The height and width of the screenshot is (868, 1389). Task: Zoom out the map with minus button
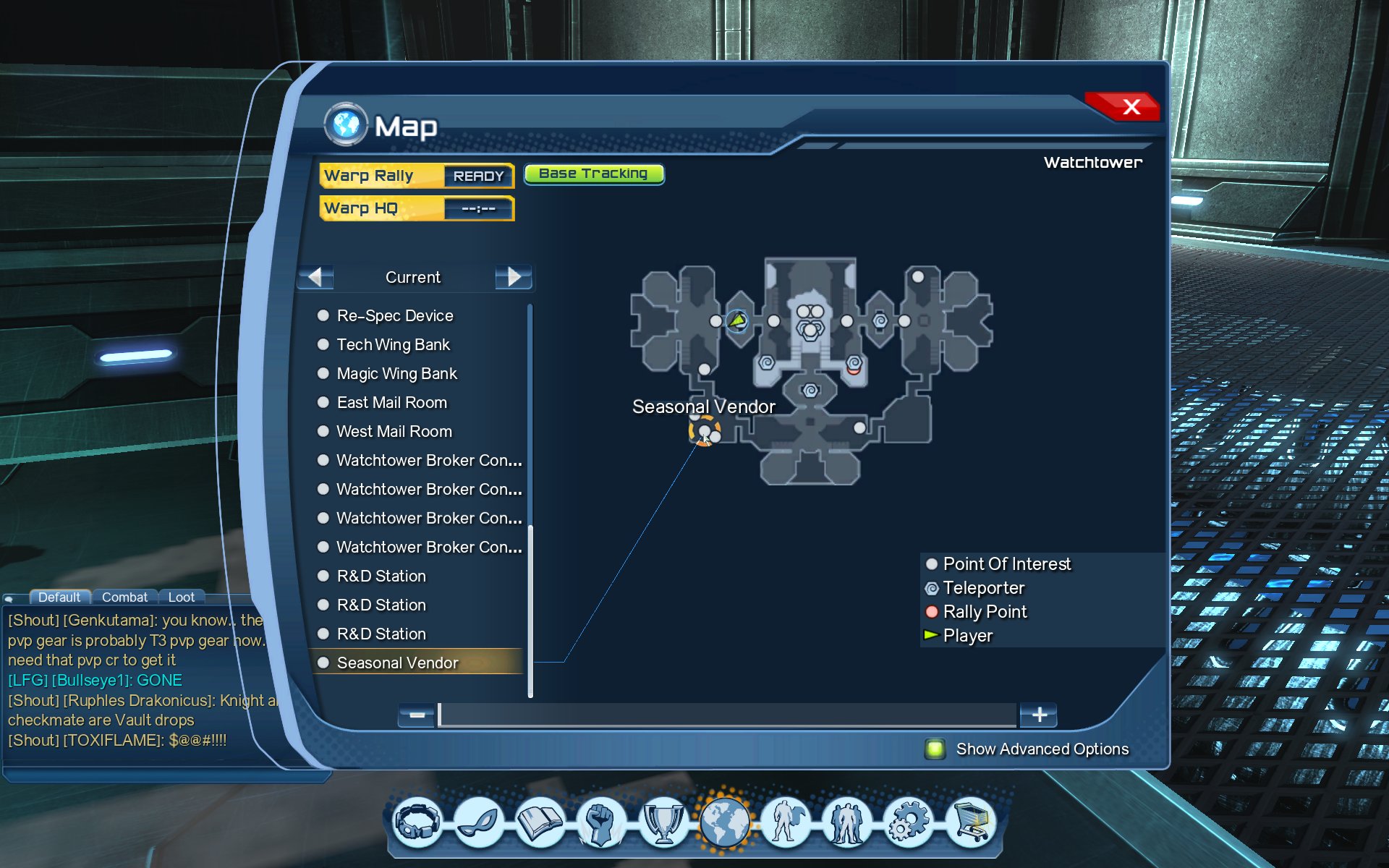point(417,715)
